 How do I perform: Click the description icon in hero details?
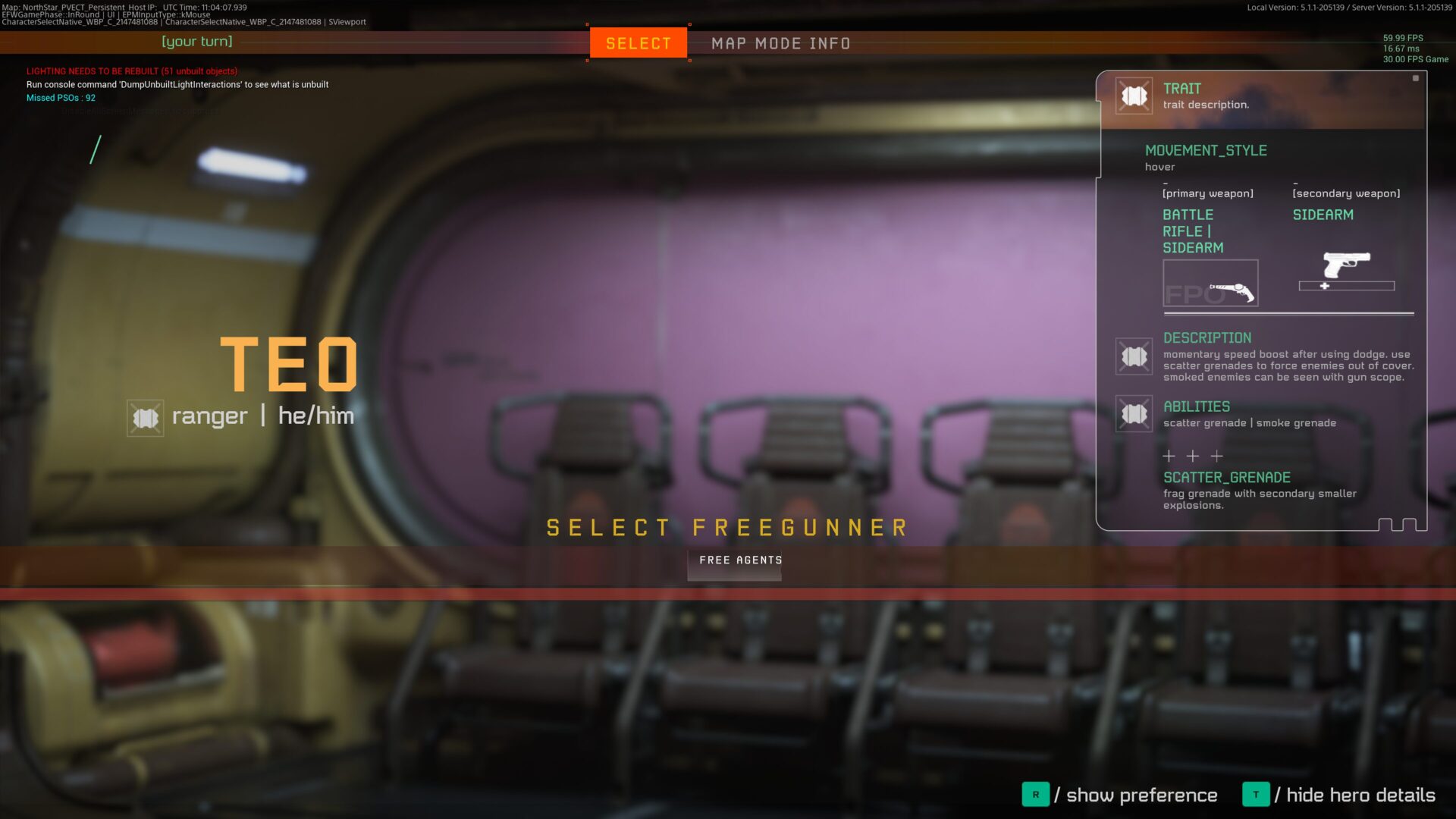click(1134, 356)
